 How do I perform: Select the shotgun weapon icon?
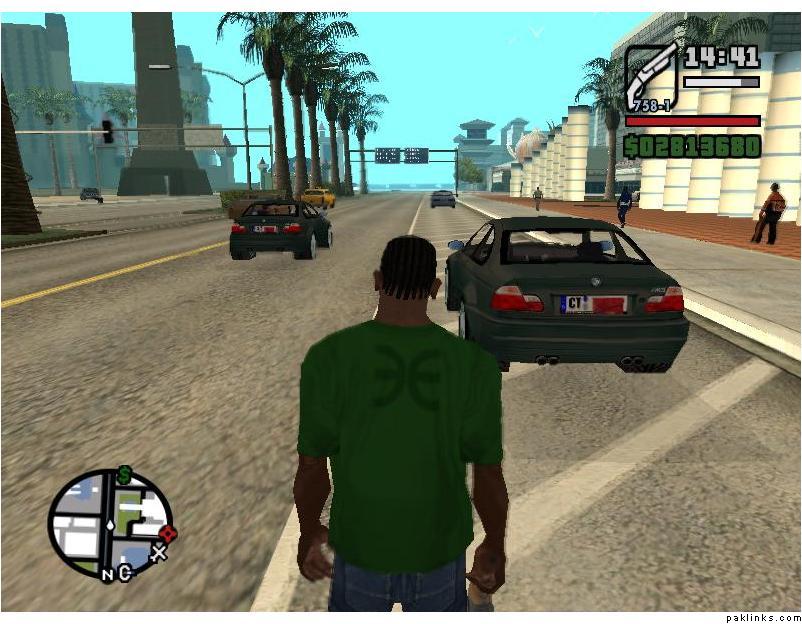coord(652,77)
